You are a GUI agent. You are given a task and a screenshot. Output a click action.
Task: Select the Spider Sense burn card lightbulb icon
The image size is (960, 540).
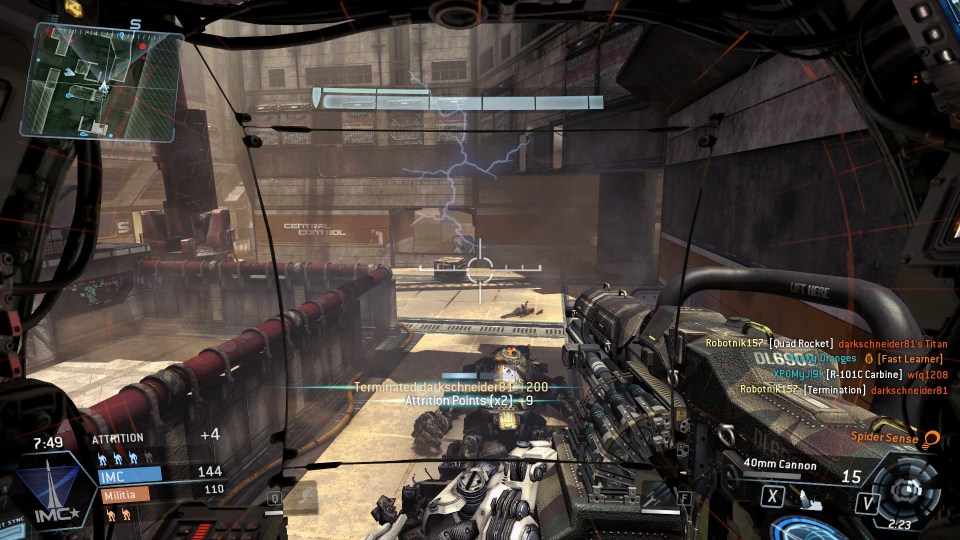[932, 438]
